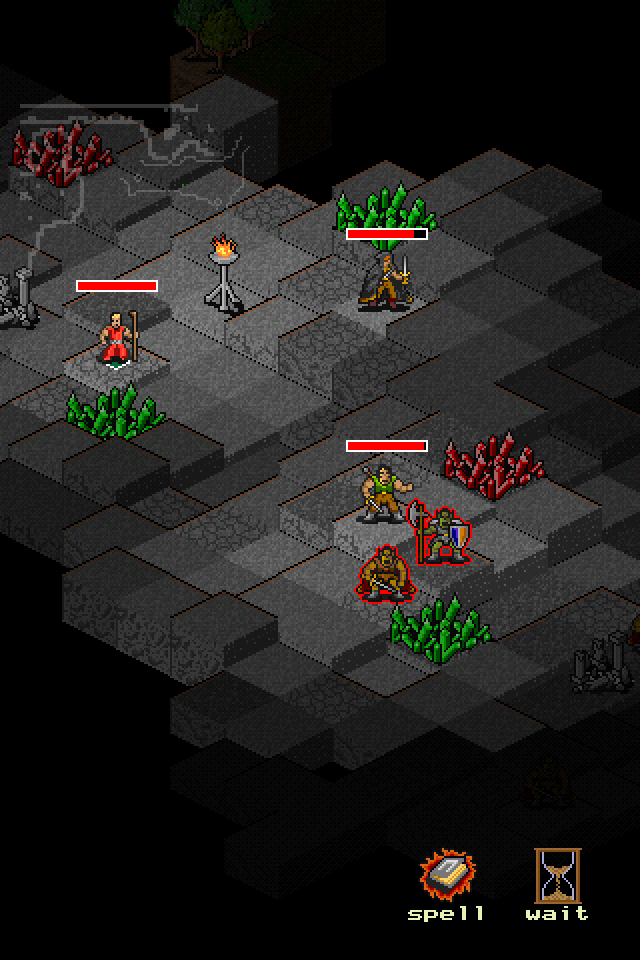This screenshot has width=640, height=960.
Task: Target the red-outlined crouching brown creature
Action: coord(381,574)
